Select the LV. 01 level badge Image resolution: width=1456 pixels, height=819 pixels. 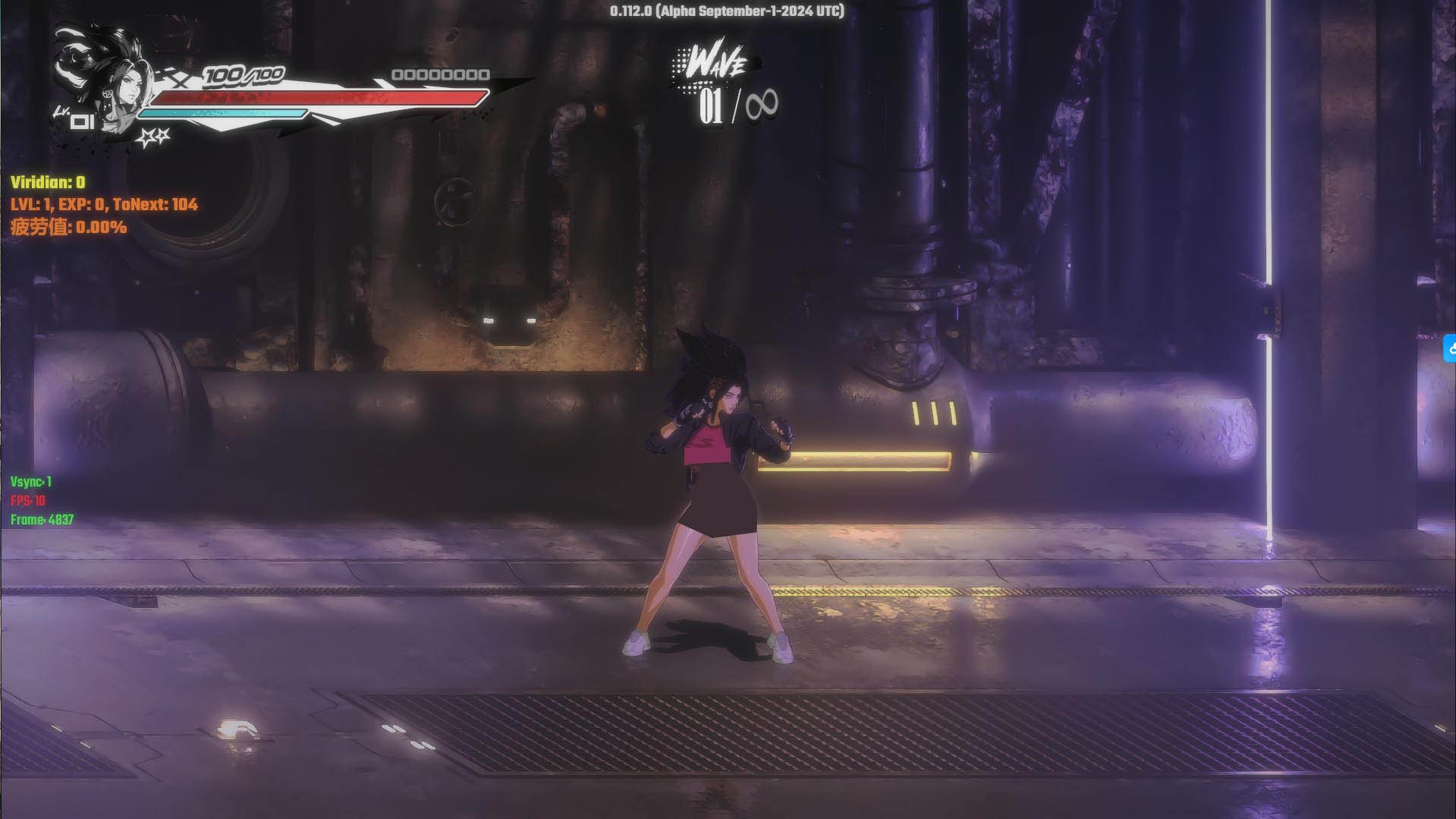click(x=80, y=121)
